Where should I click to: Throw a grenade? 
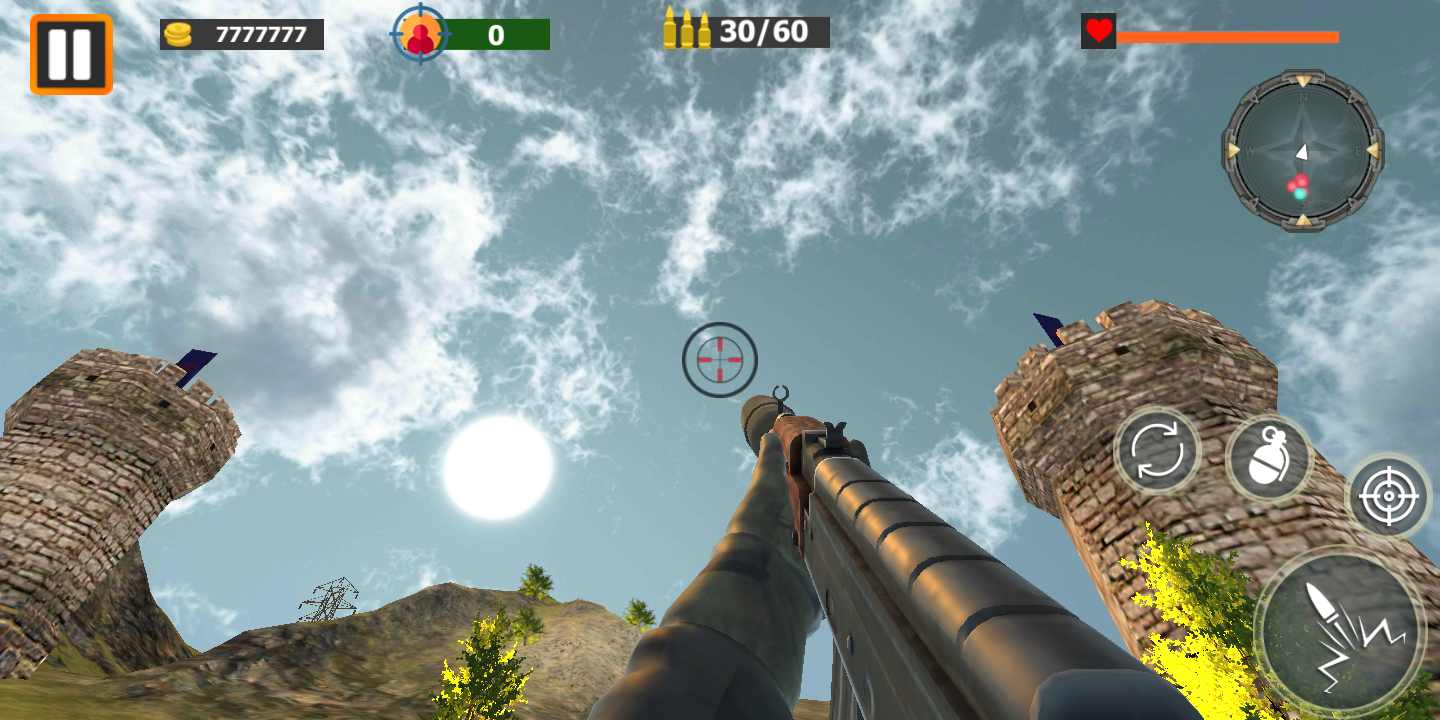[1269, 458]
